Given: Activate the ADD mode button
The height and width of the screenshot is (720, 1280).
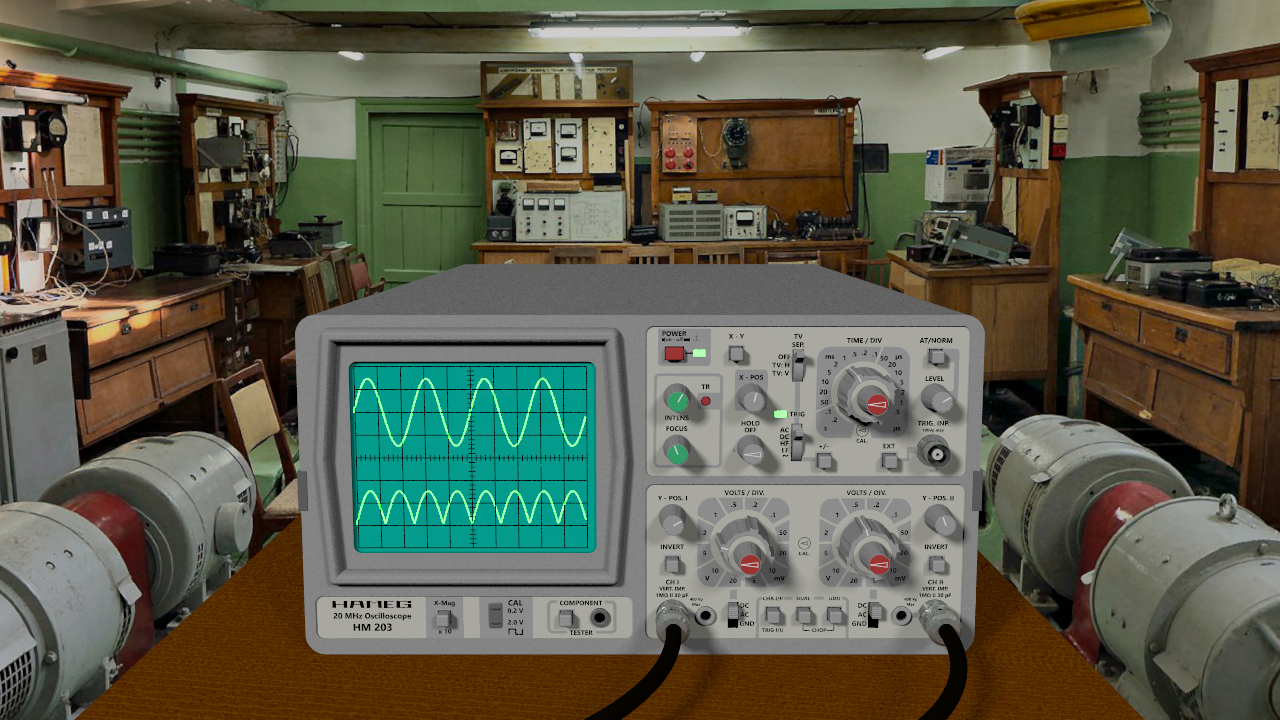Looking at the screenshot, I should tap(833, 615).
